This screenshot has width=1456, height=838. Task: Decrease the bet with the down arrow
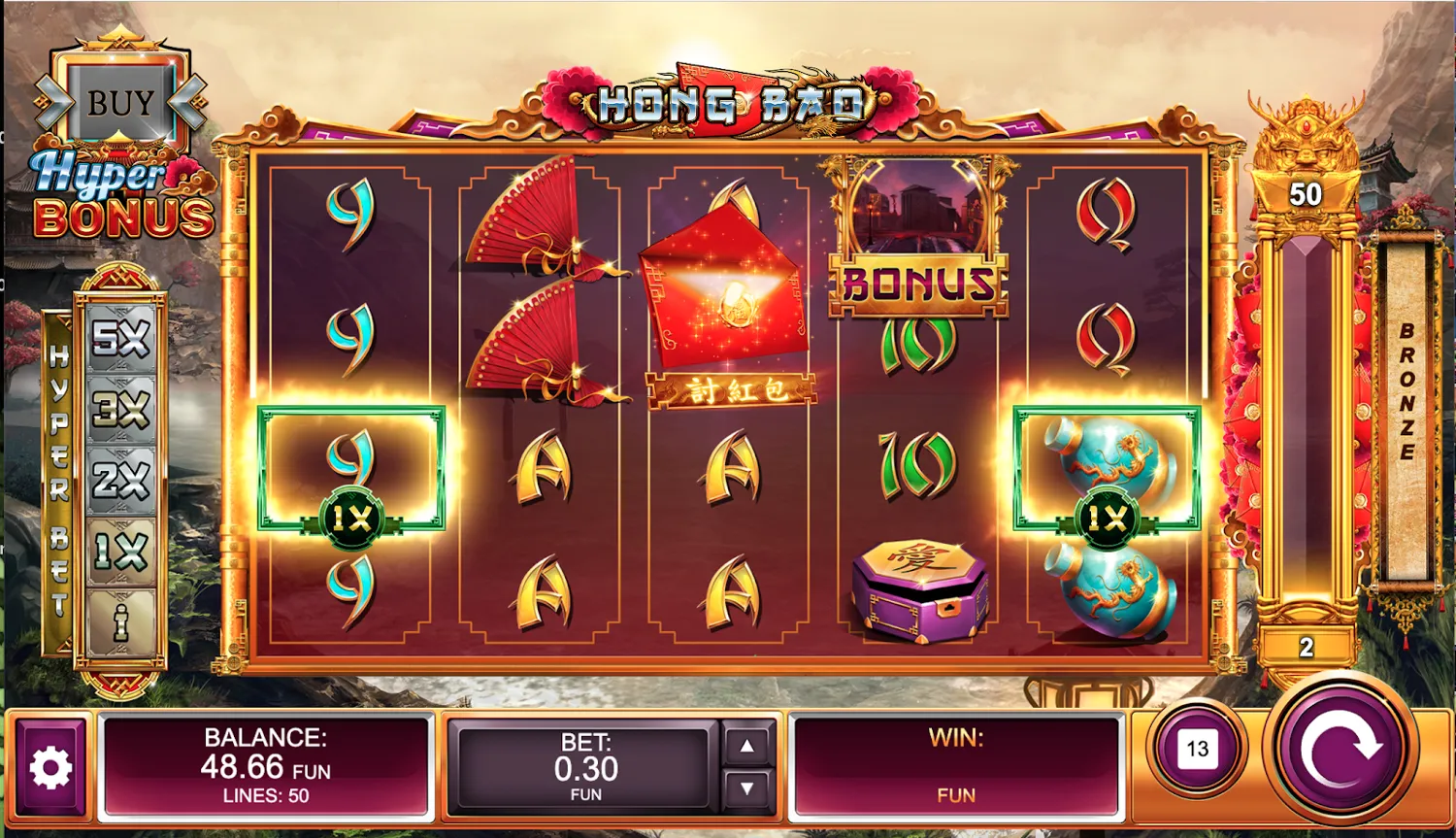747,786
